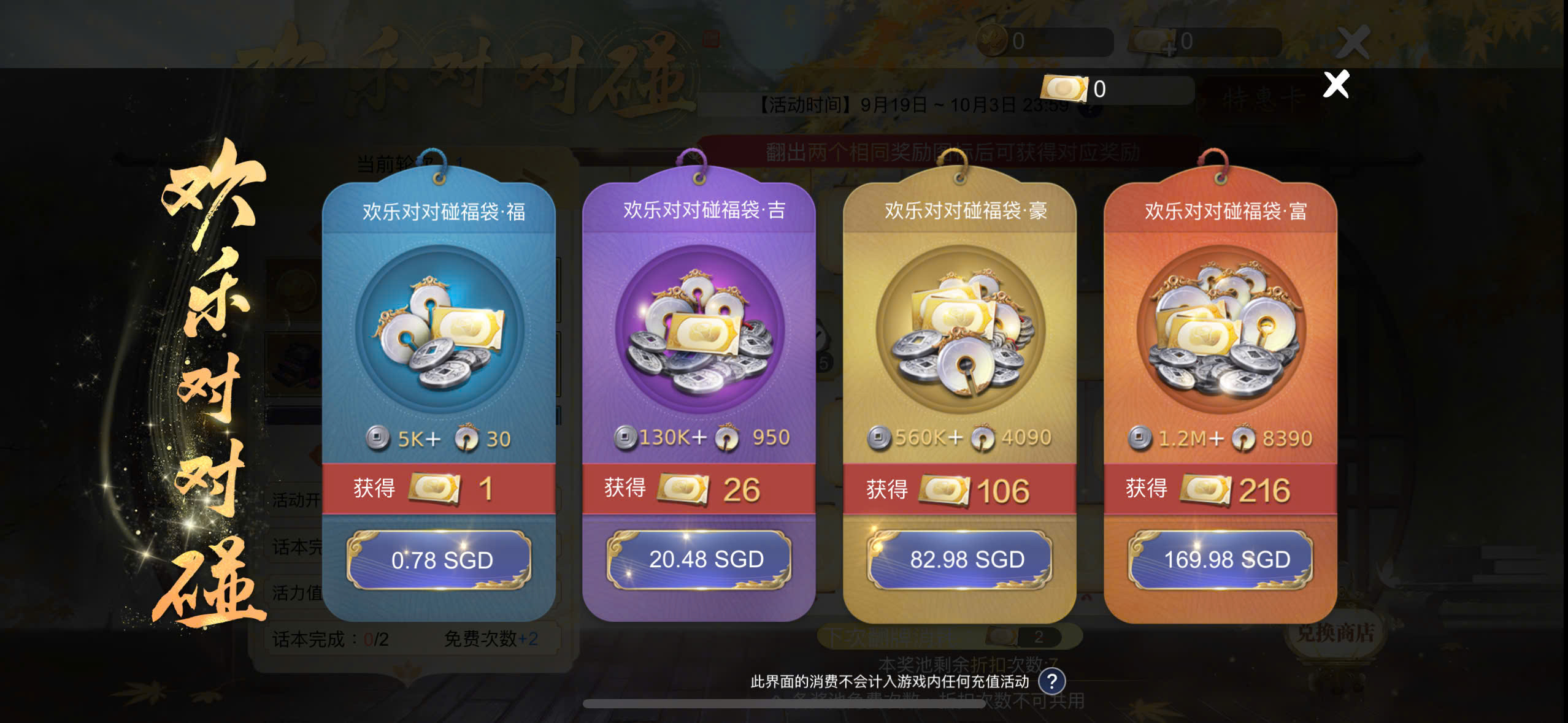This screenshot has width=1568, height=723.
Task: Select the purple 吉 lucky bag card
Action: [x=699, y=331]
